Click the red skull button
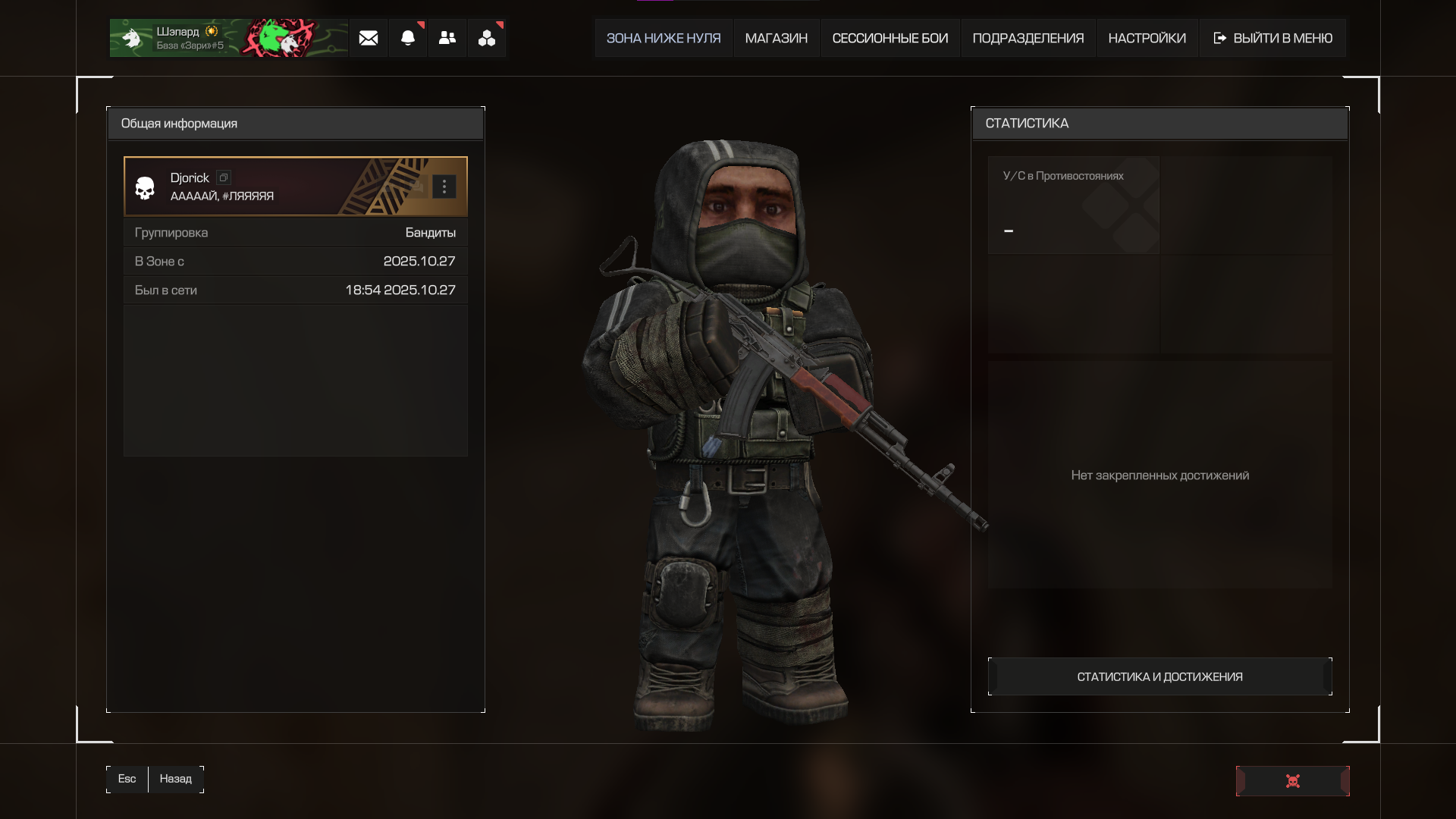 coord(1292,781)
